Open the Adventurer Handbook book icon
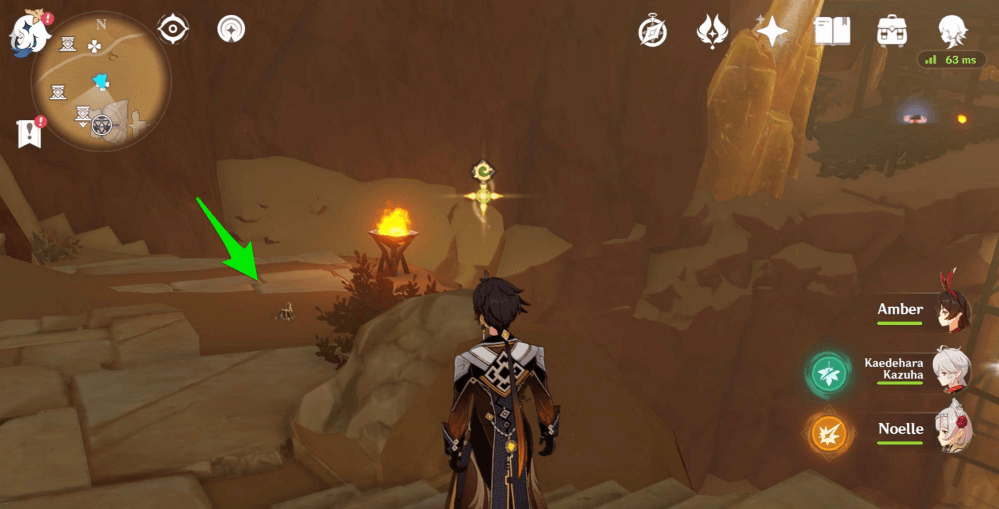The image size is (999, 509). pyautogui.click(x=832, y=32)
